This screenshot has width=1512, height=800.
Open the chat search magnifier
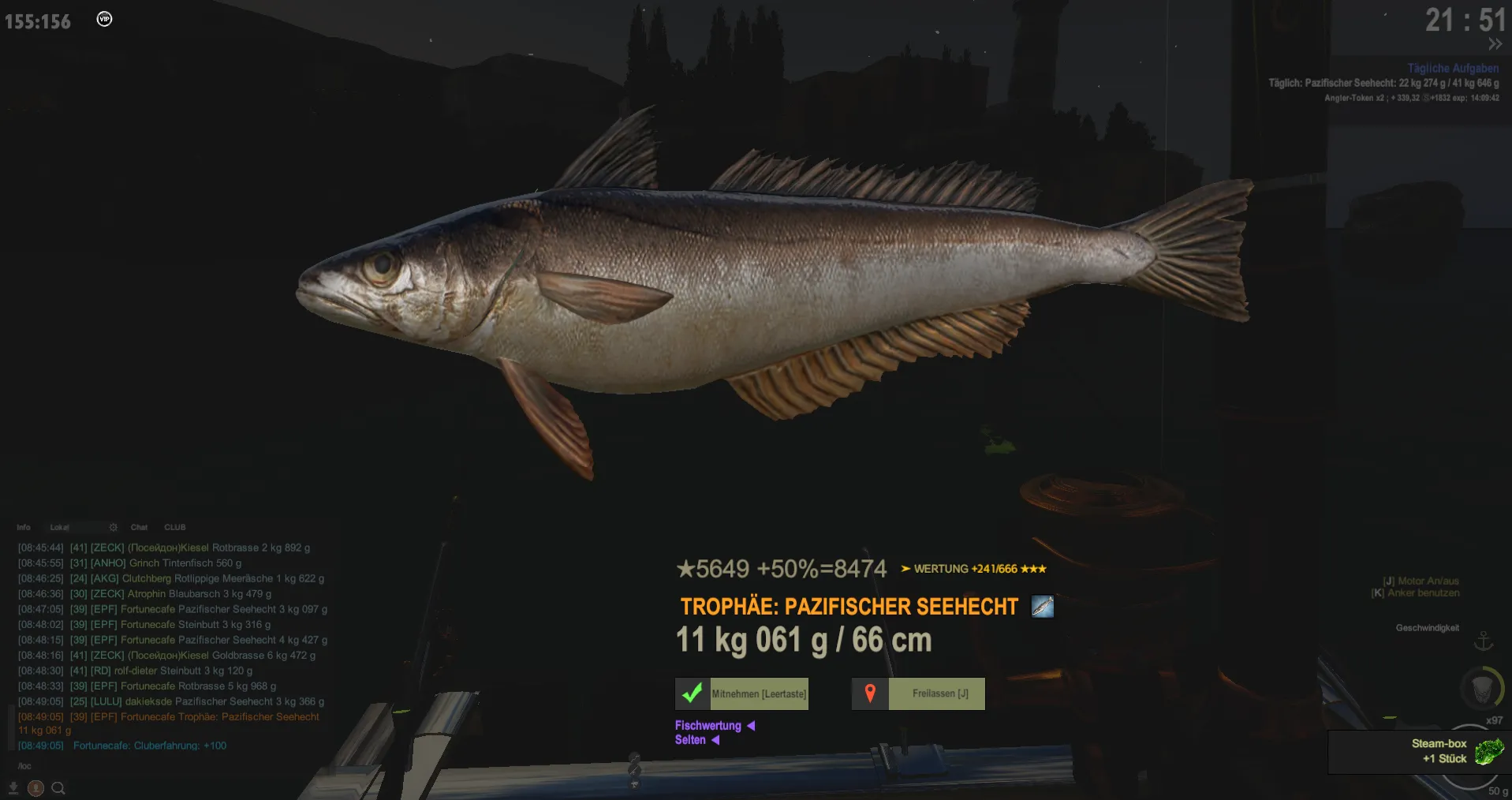tap(58, 787)
